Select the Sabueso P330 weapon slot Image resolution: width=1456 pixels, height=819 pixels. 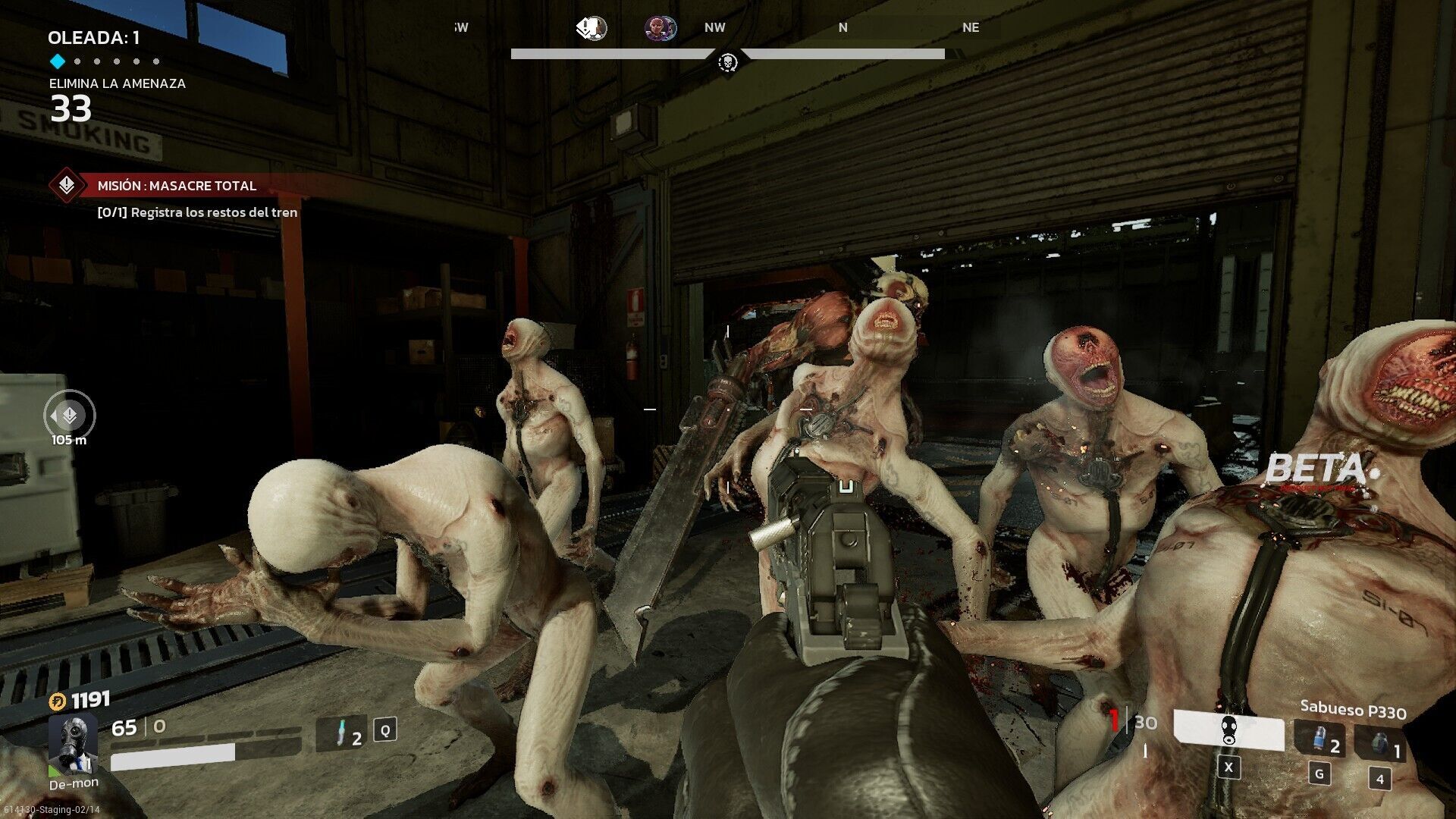point(1228,731)
